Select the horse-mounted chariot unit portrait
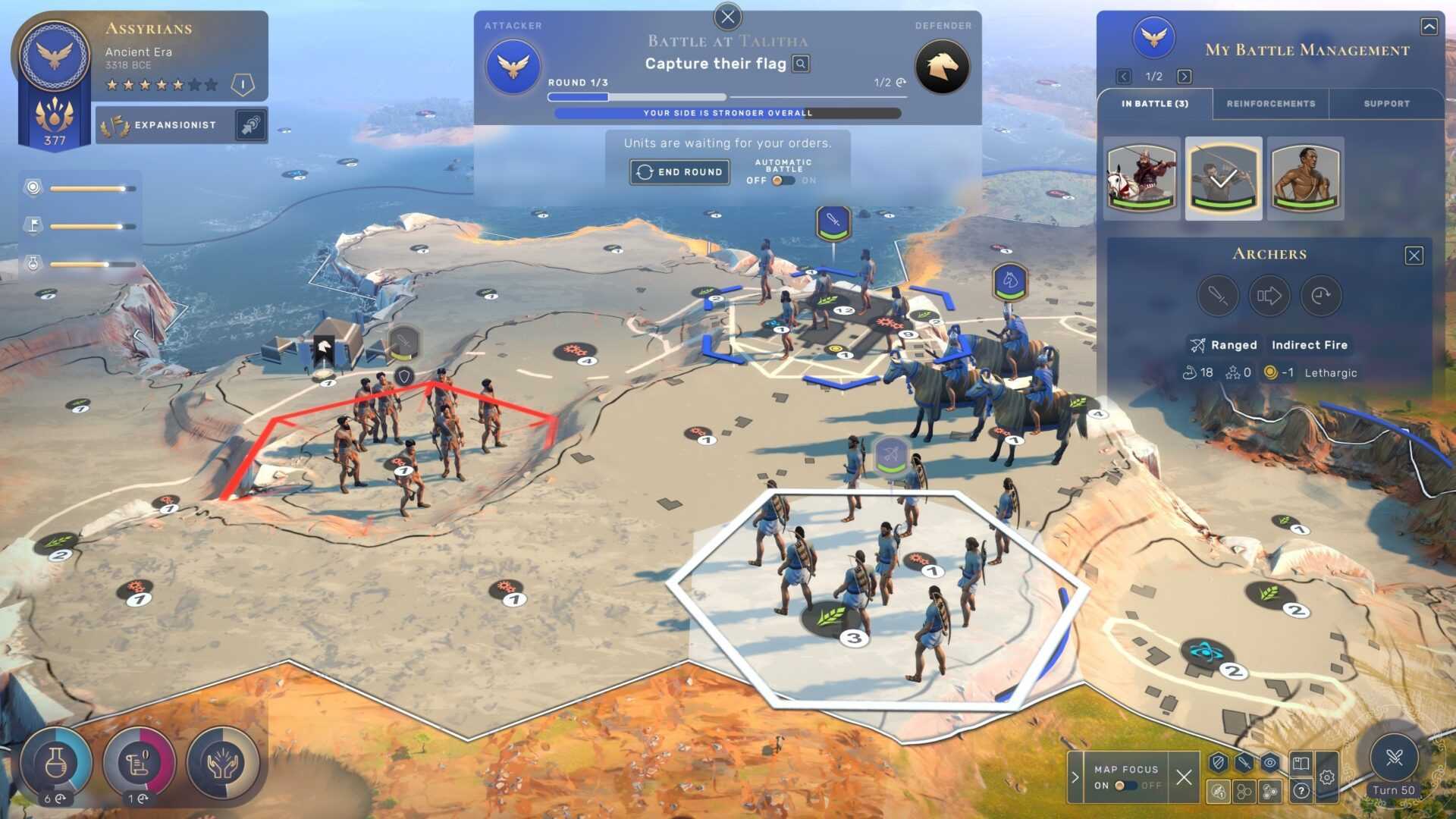Screen dimensions: 1456x819 click(1141, 178)
